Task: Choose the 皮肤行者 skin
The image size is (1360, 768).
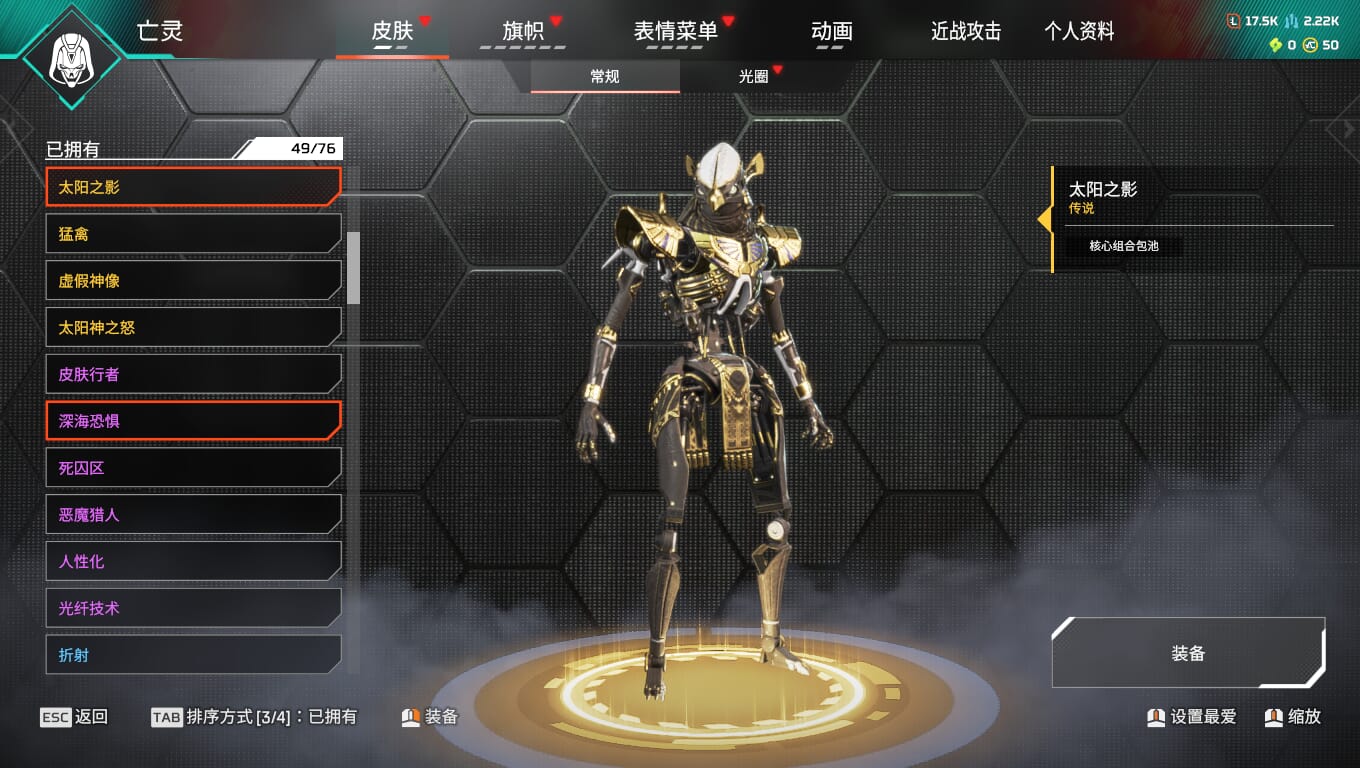Action: coord(193,374)
